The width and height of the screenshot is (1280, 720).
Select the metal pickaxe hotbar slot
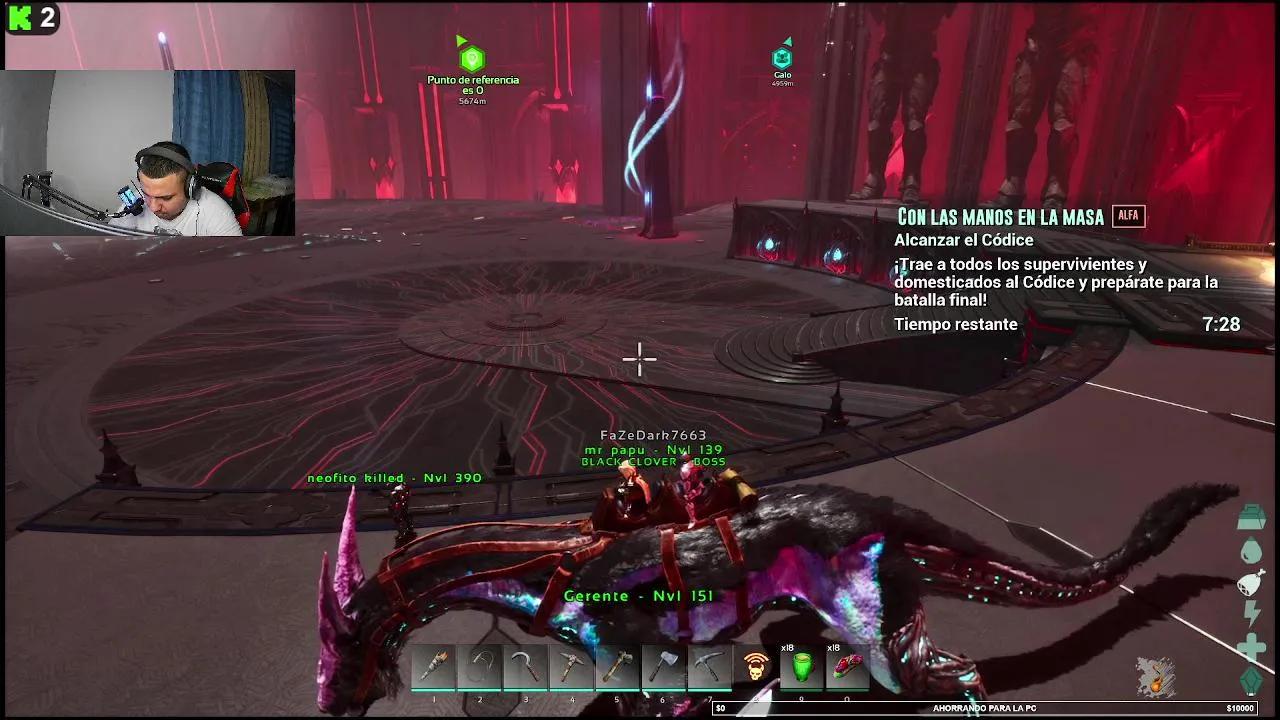710,668
